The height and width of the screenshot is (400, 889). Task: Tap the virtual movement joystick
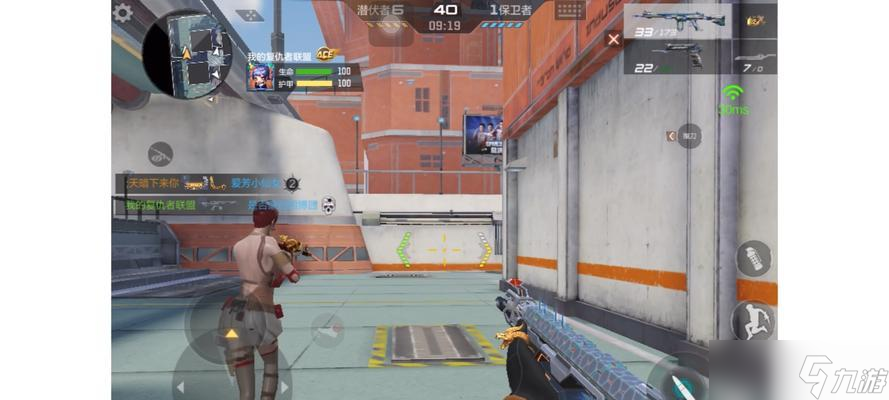pyautogui.click(x=231, y=334)
